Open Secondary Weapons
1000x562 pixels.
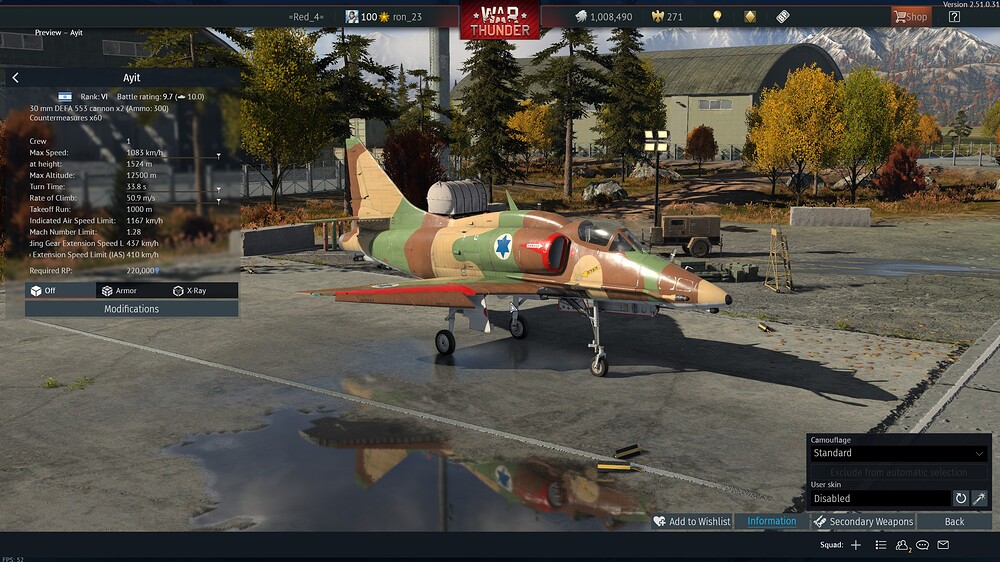[x=862, y=521]
